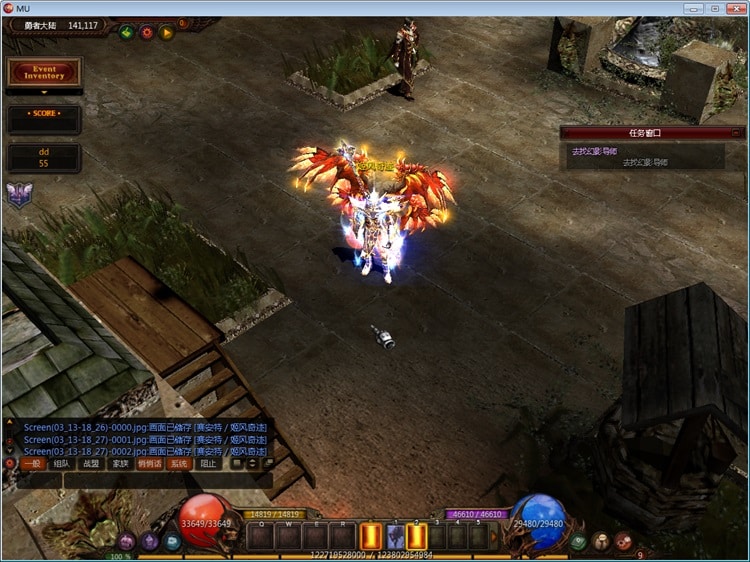Toggle the 系统 system message filter
Viewport: 750px width, 562px height.
tap(179, 464)
